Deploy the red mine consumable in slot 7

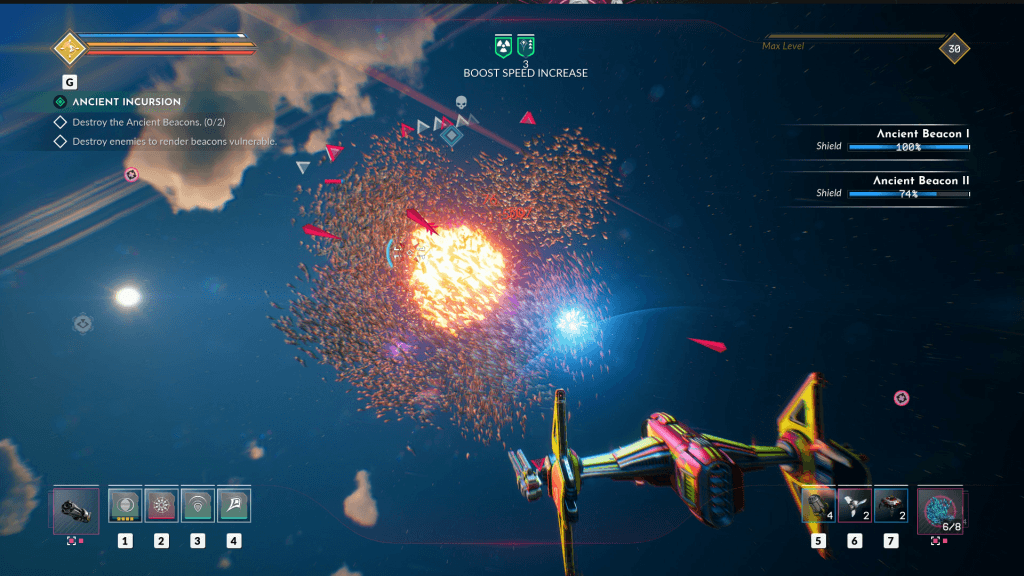click(890, 505)
